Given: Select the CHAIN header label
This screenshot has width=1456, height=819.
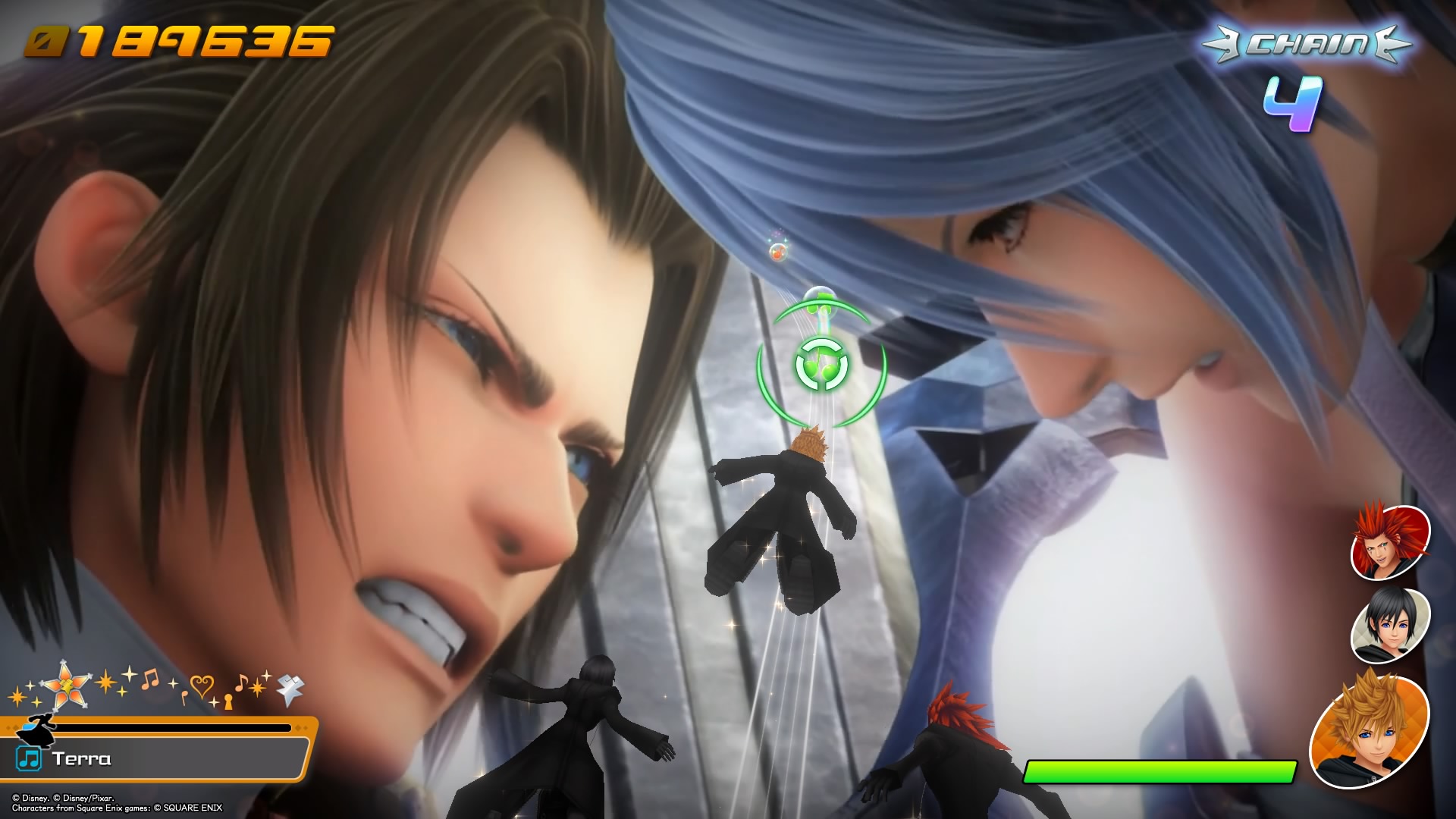Looking at the screenshot, I should [x=1306, y=42].
